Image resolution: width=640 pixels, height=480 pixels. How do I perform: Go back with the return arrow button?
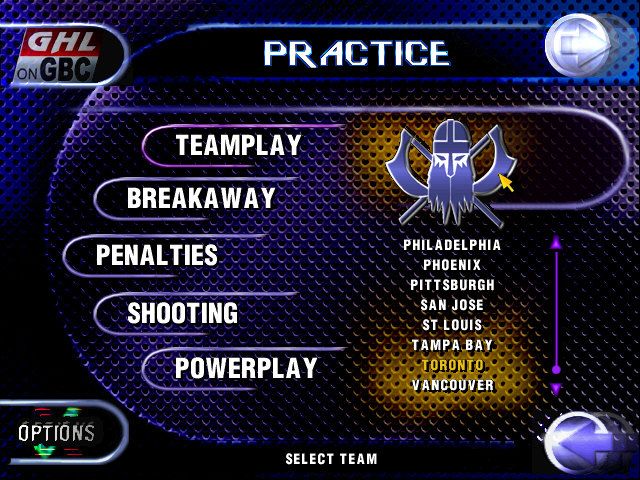tap(583, 443)
